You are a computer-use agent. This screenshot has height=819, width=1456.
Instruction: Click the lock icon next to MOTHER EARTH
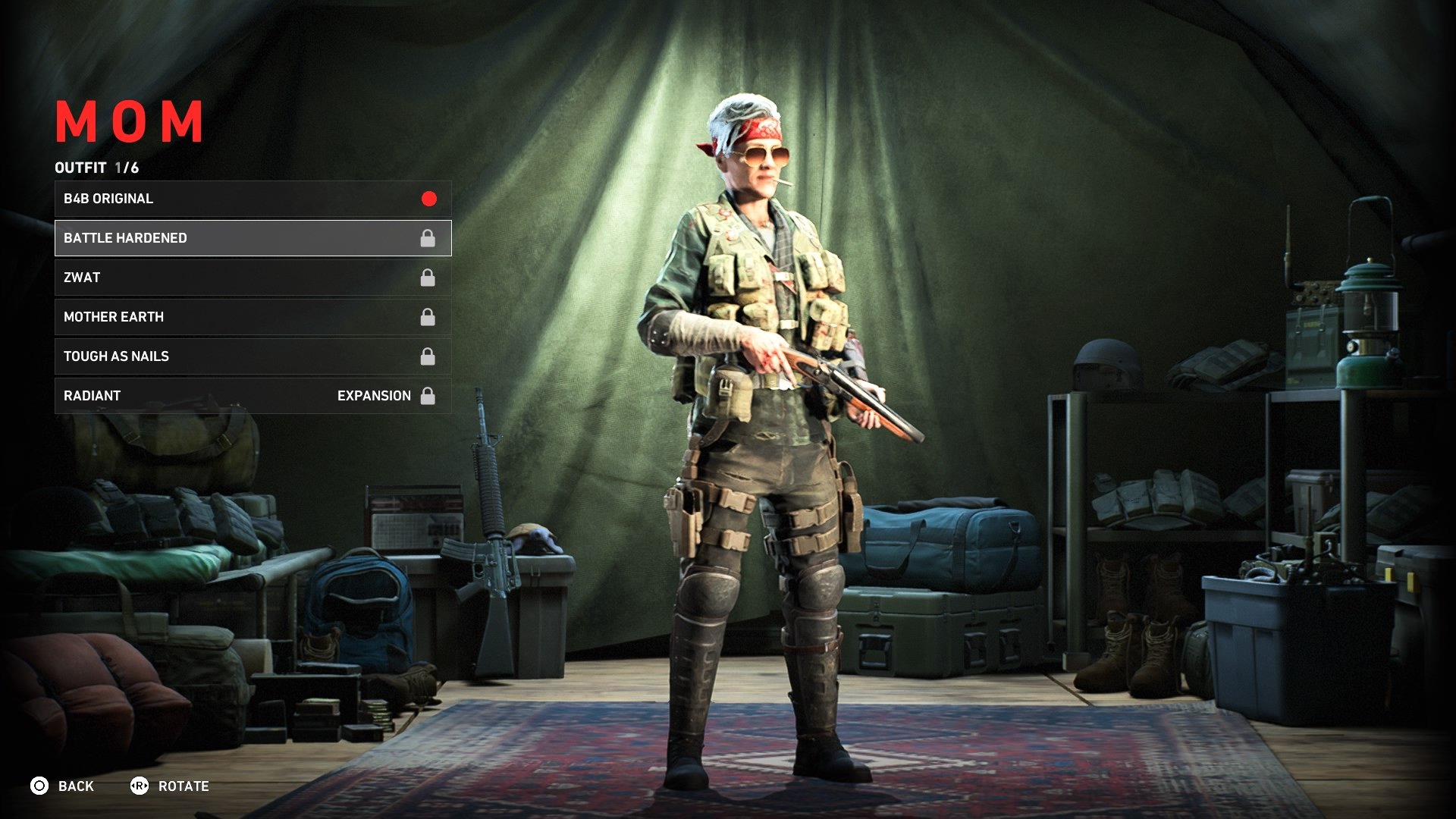point(428,316)
